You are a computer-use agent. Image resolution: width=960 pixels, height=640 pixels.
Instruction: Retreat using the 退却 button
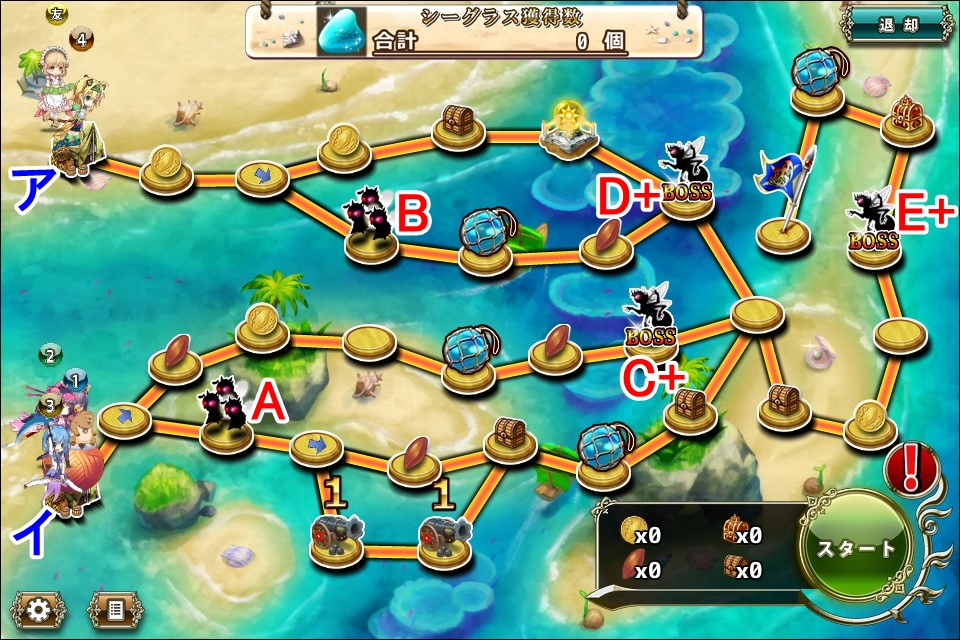click(x=896, y=25)
